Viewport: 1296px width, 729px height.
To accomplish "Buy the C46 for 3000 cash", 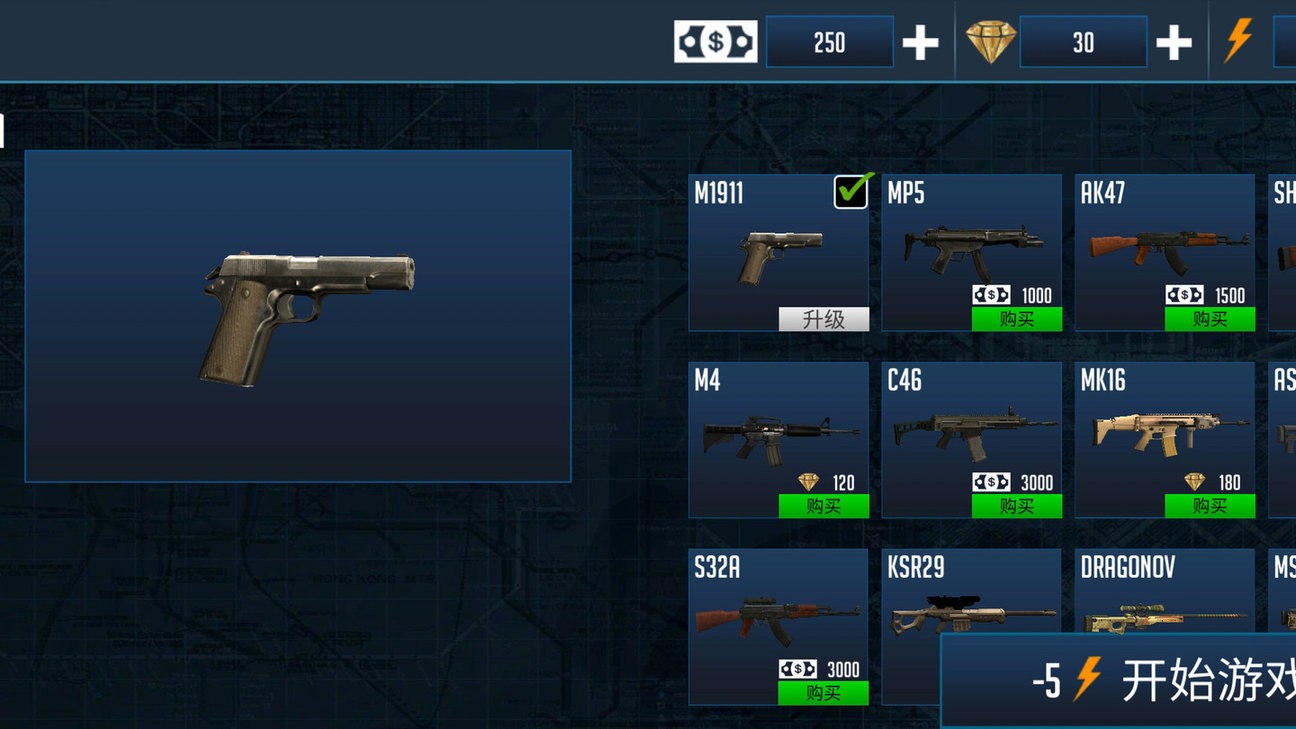I will 1016,506.
